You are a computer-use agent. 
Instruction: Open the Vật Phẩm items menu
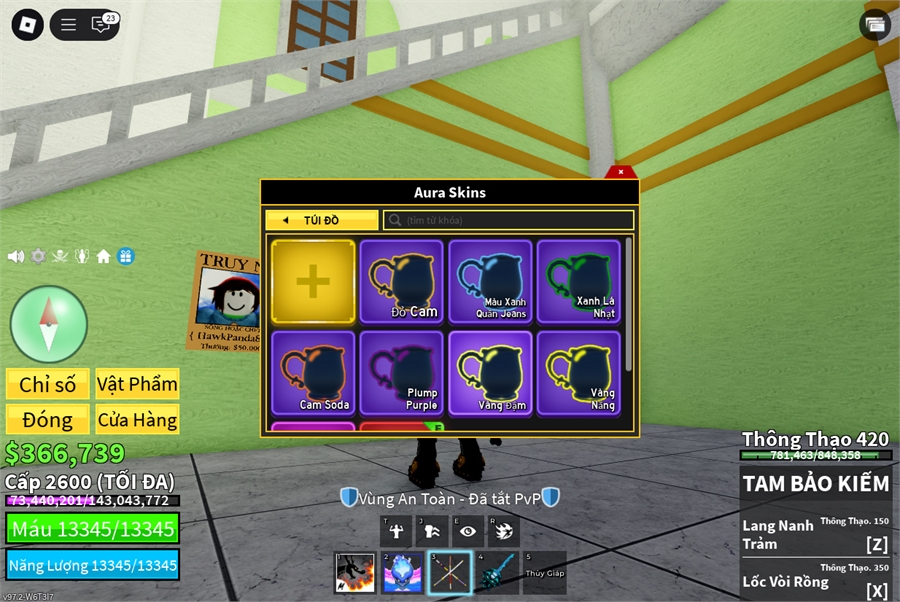pos(137,384)
